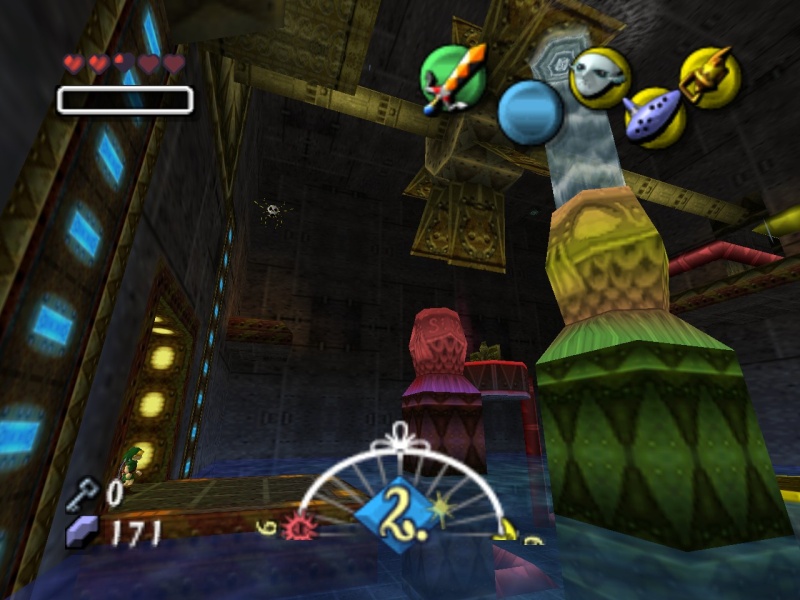The width and height of the screenshot is (800, 600).
Task: Play the Ocarina of Time item
Action: [654, 117]
